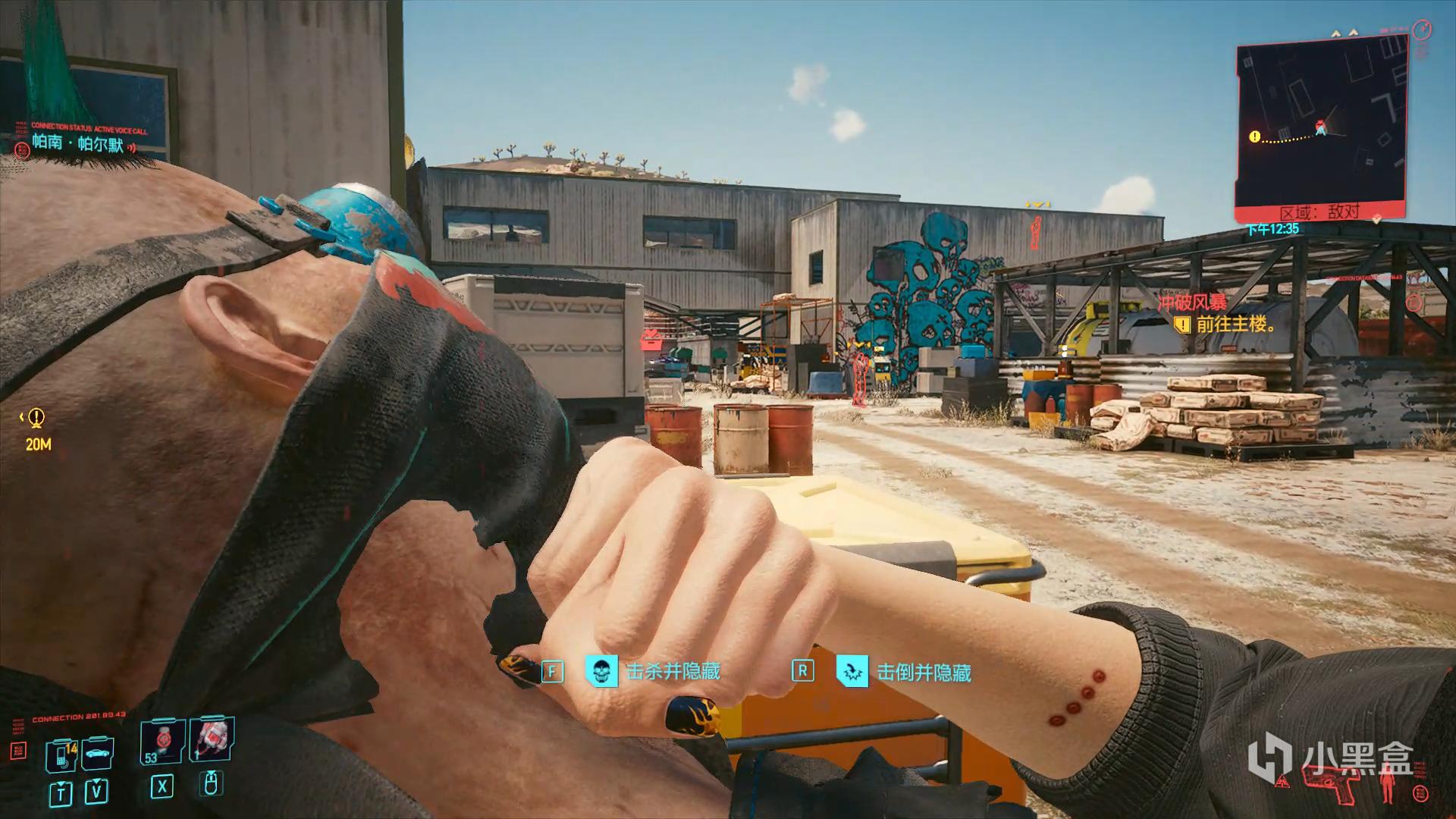Choose the 击杀并隐藏 skull action

(x=601, y=671)
